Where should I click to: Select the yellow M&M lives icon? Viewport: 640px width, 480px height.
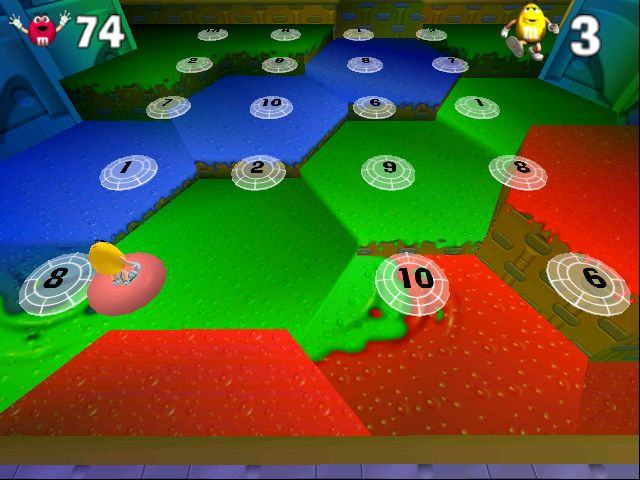pos(527,29)
